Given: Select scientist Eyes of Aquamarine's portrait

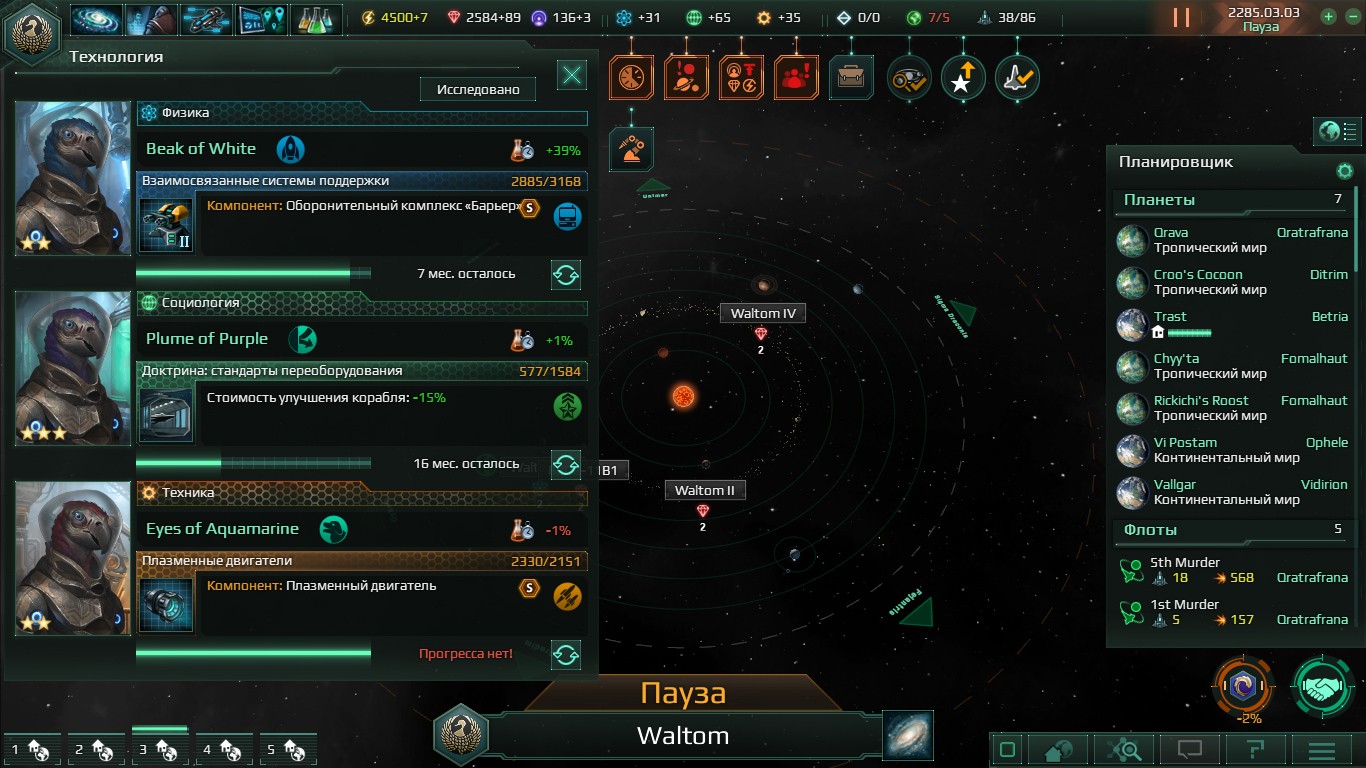Looking at the screenshot, I should coord(73,558).
